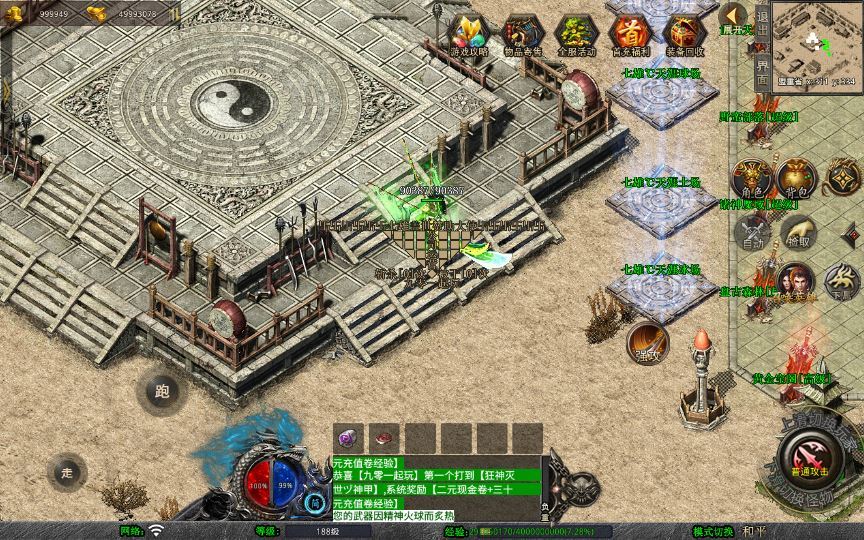The height and width of the screenshot is (540, 864).
Task: Tap the 跑 run button
Action: point(162,392)
